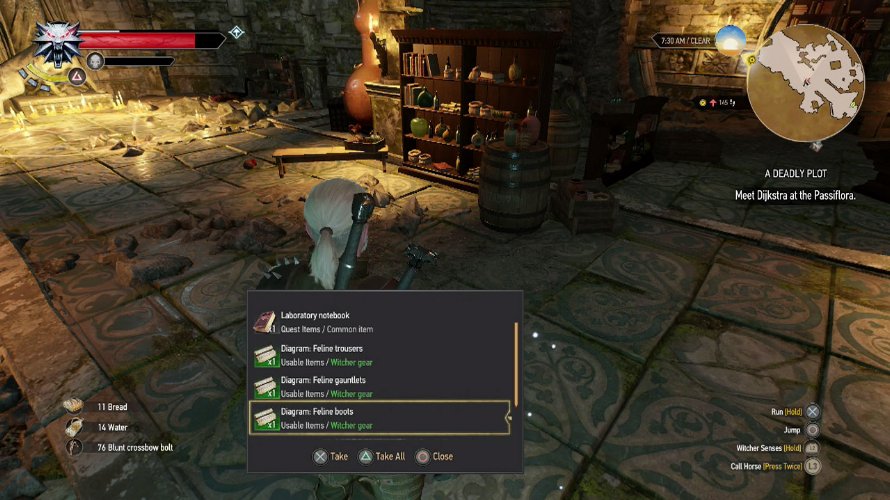The image size is (890, 500).
Task: Choose the Blunt crossbow bolt slot
Action: click(x=120, y=447)
